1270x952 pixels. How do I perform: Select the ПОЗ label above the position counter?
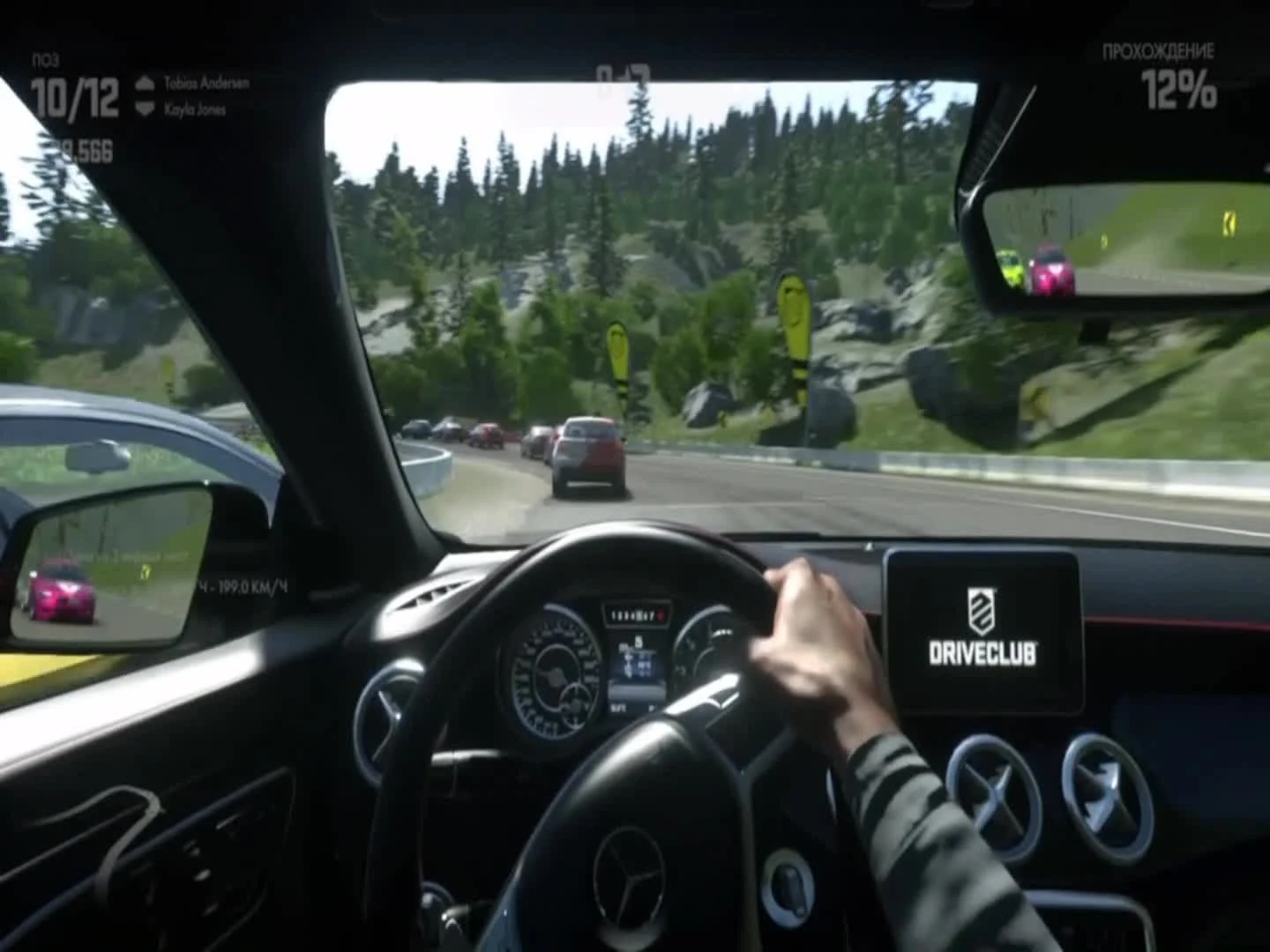(46, 58)
